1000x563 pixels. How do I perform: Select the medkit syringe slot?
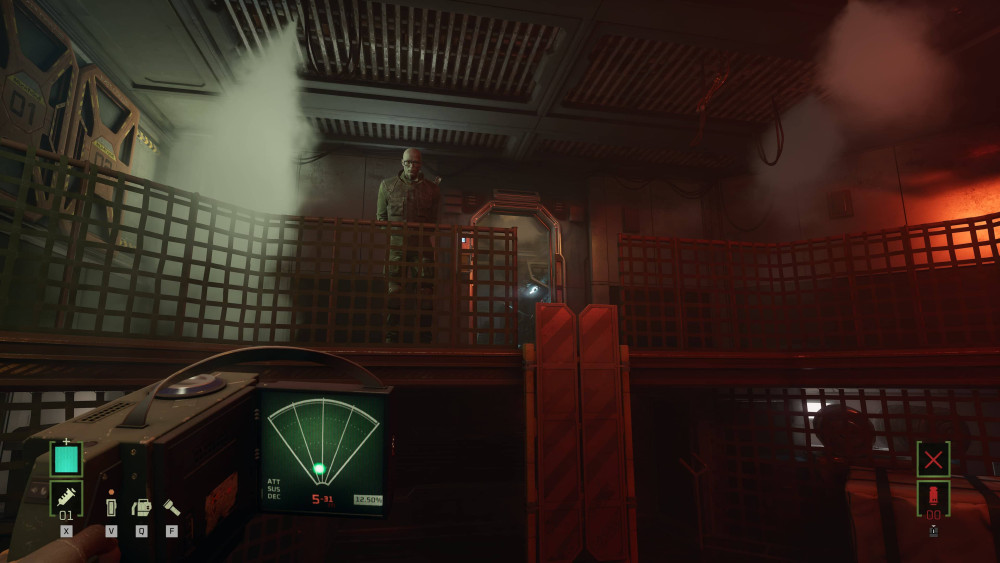[x=66, y=497]
